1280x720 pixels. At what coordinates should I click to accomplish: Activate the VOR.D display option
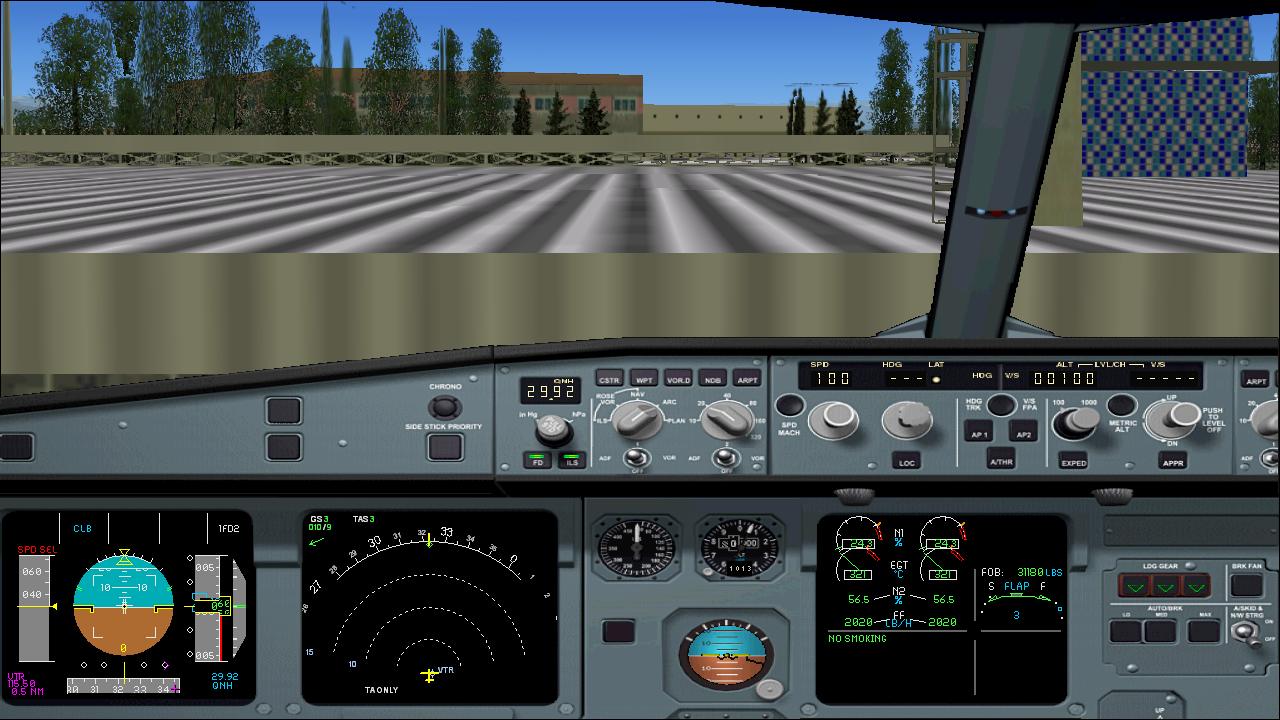pos(679,380)
